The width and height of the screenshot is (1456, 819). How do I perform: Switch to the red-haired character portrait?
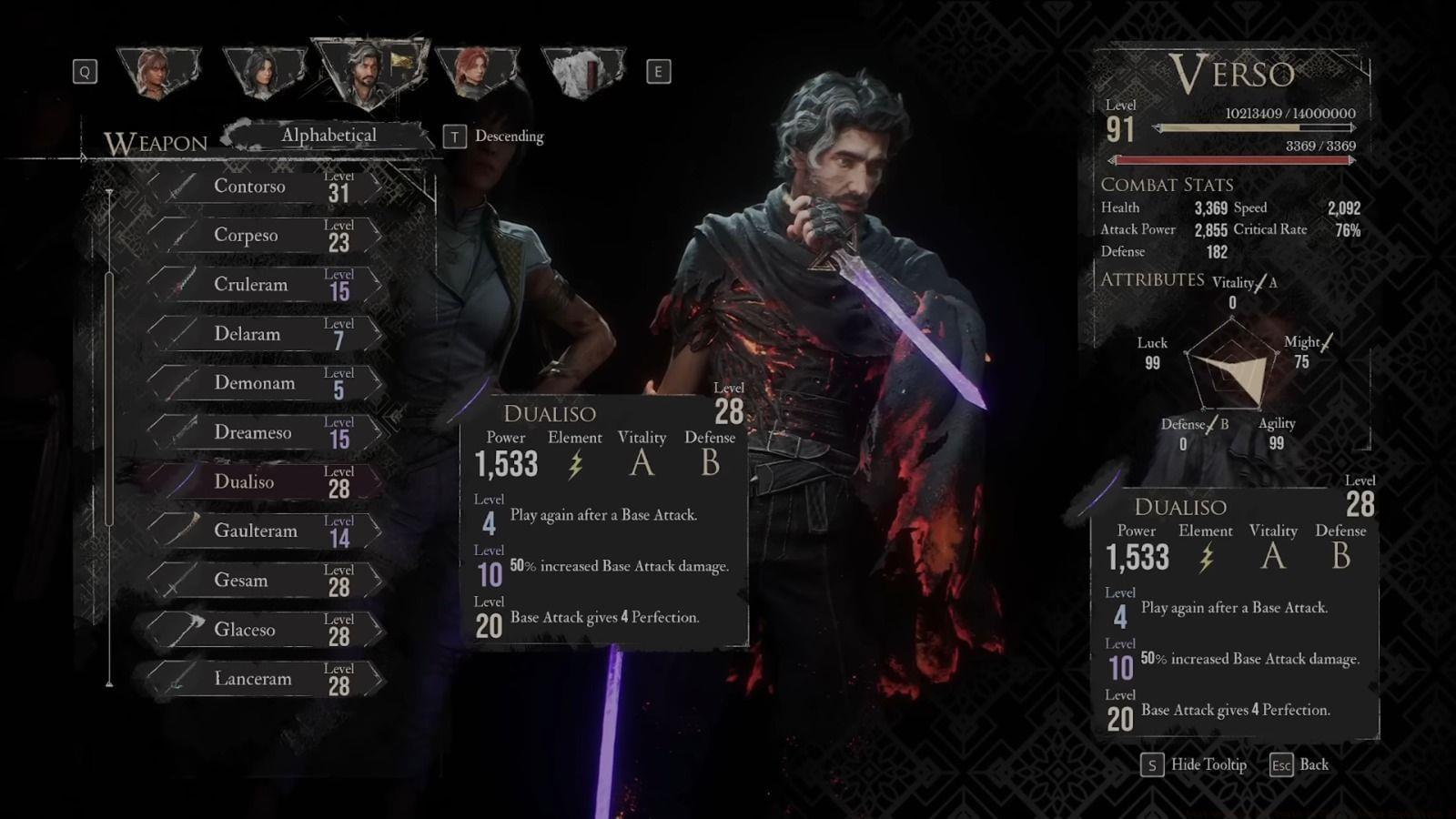click(x=476, y=72)
